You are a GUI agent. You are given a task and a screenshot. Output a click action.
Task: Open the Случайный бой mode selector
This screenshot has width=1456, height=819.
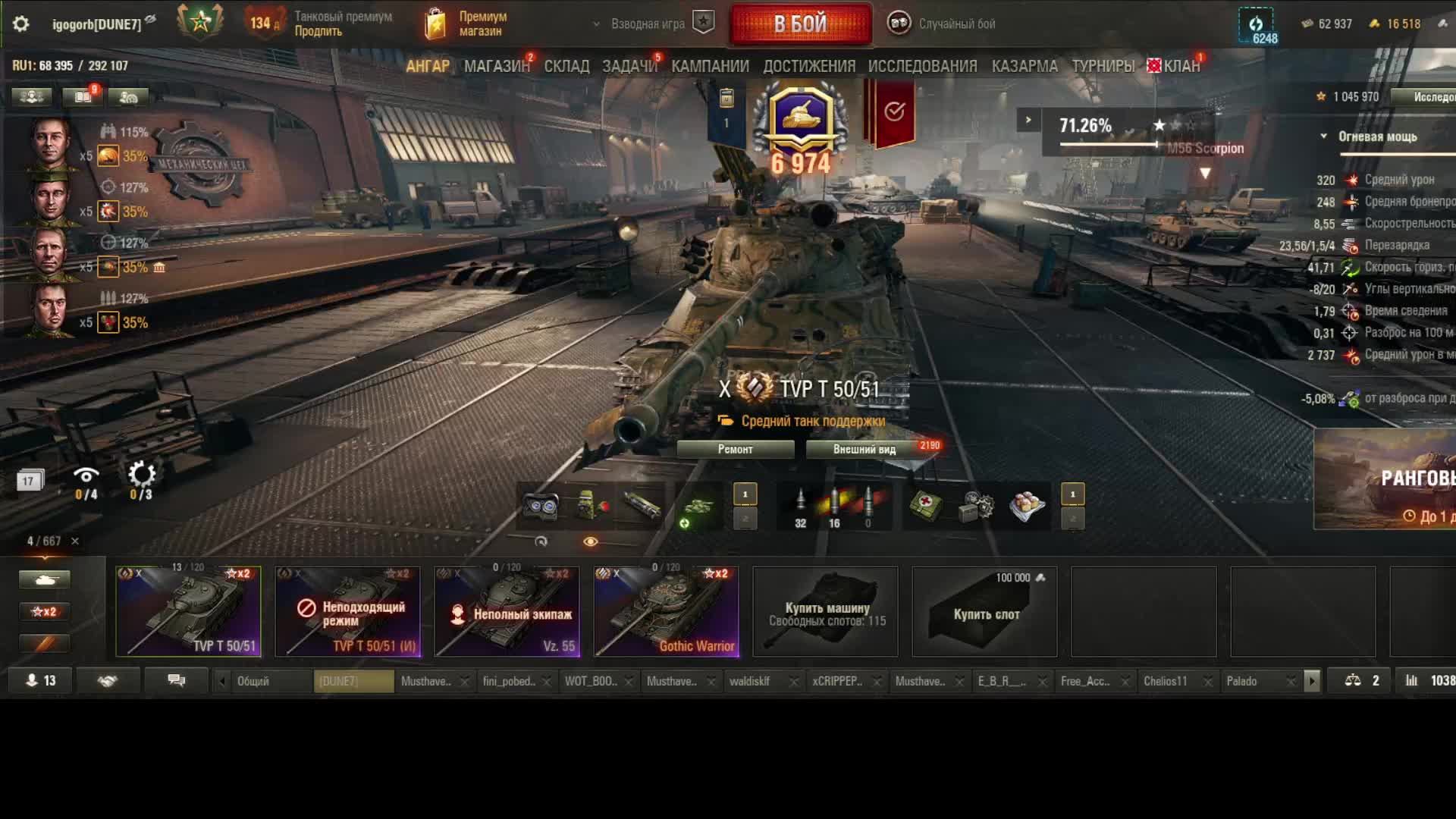pyautogui.click(x=943, y=24)
